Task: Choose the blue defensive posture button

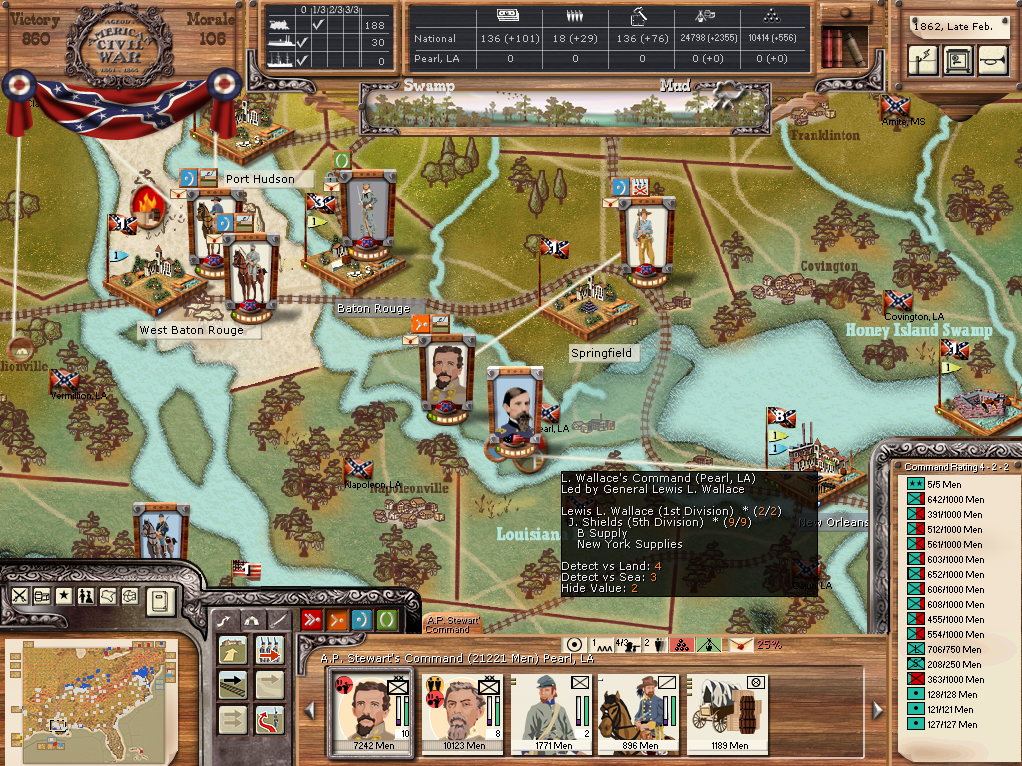Action: click(x=361, y=620)
